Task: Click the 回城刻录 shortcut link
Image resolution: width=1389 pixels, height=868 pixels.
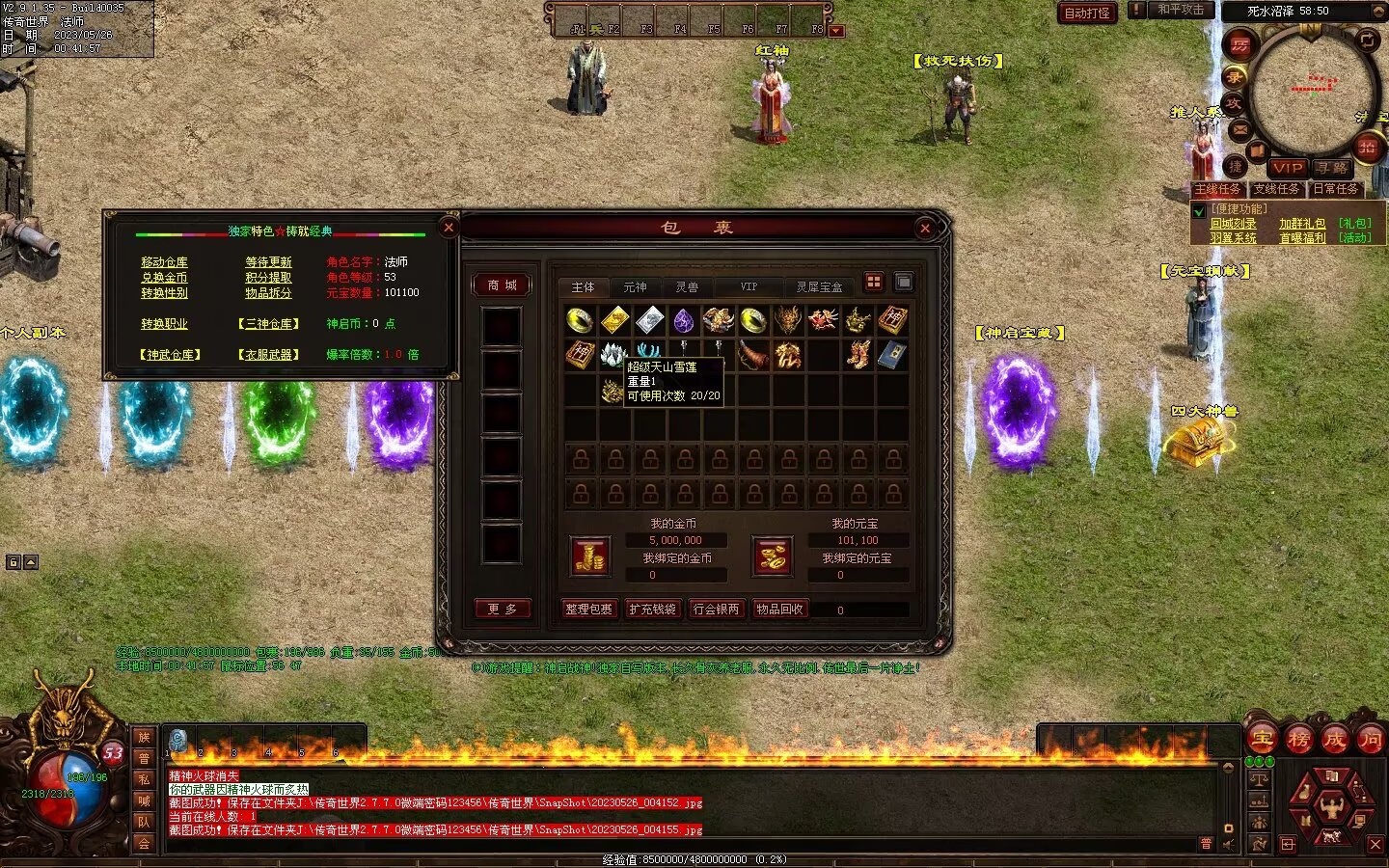Action: [x=1234, y=224]
